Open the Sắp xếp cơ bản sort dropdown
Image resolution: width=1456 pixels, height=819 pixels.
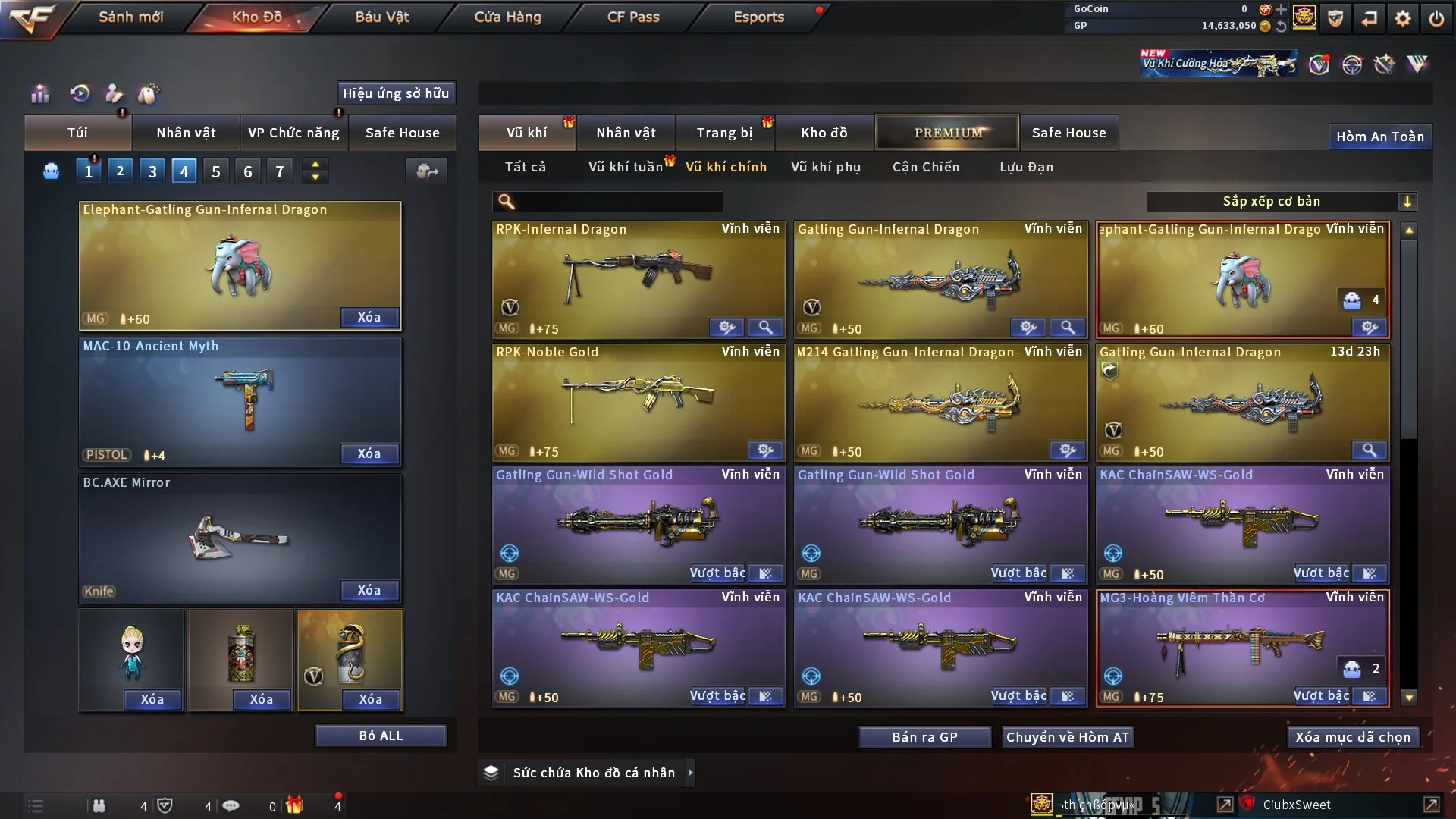pos(1281,202)
